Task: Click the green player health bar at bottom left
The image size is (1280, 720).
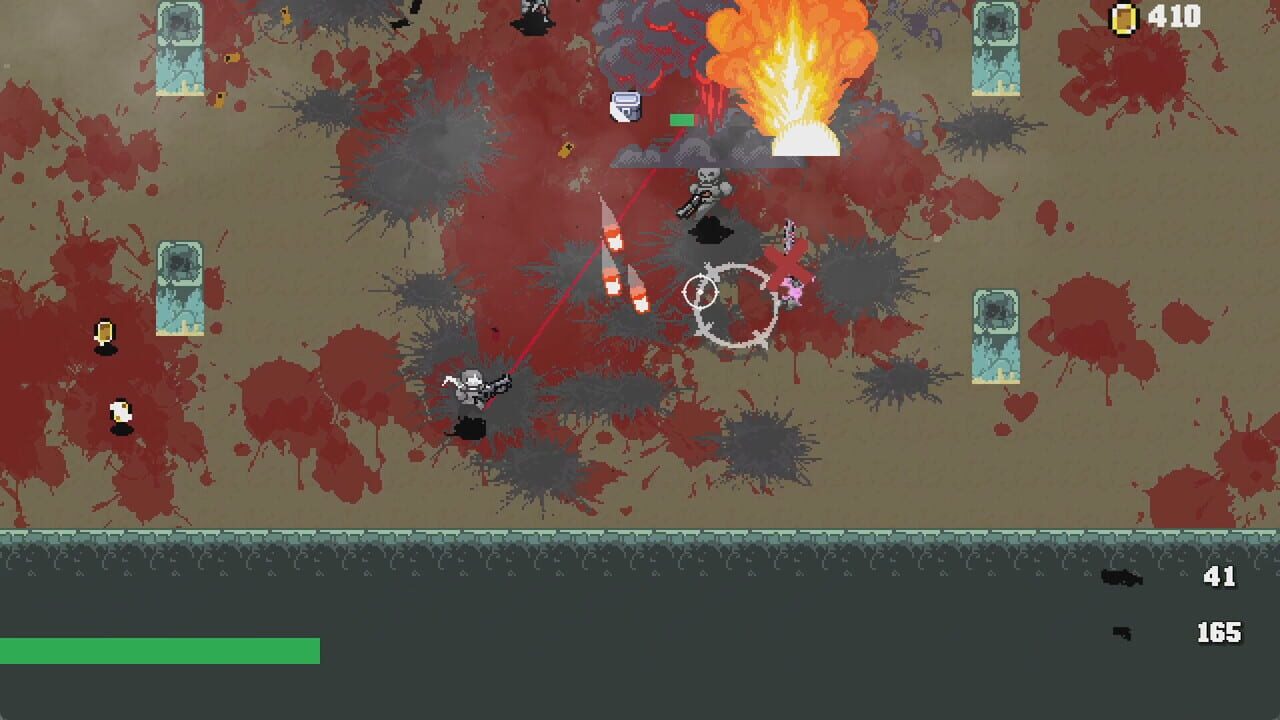Action: [160, 649]
